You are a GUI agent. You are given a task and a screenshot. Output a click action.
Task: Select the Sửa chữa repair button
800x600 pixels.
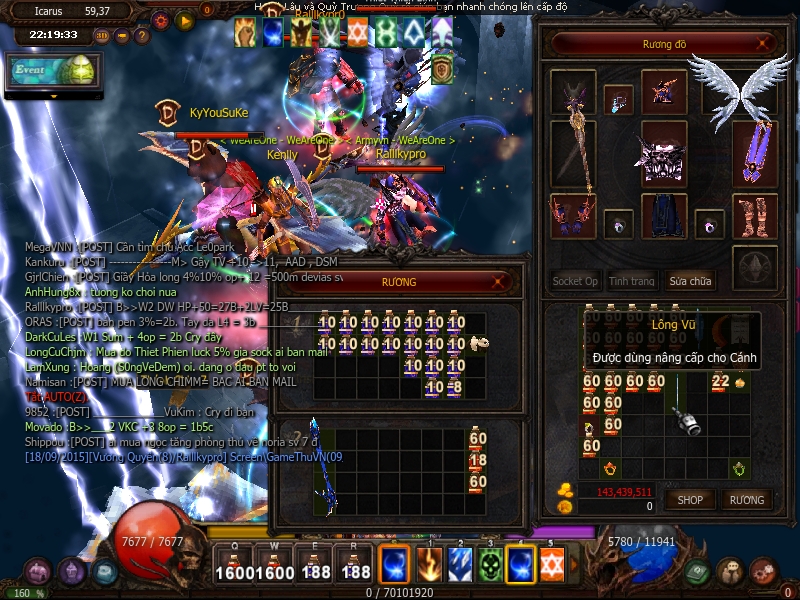pyautogui.click(x=692, y=281)
